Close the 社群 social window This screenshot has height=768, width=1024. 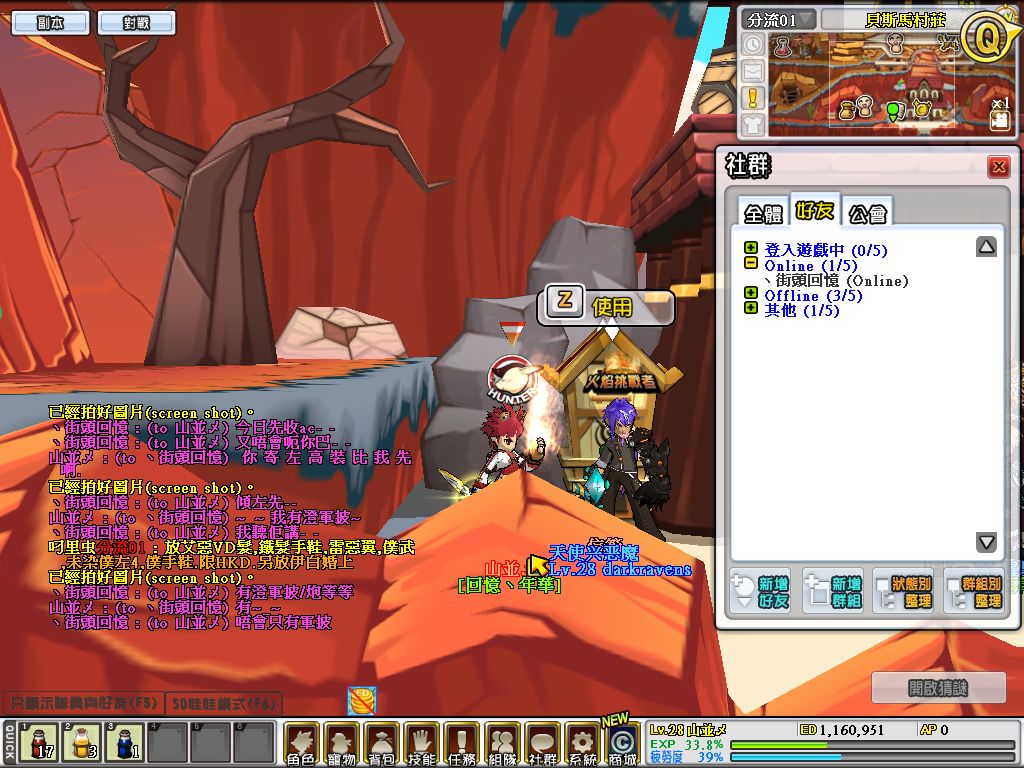[x=997, y=167]
